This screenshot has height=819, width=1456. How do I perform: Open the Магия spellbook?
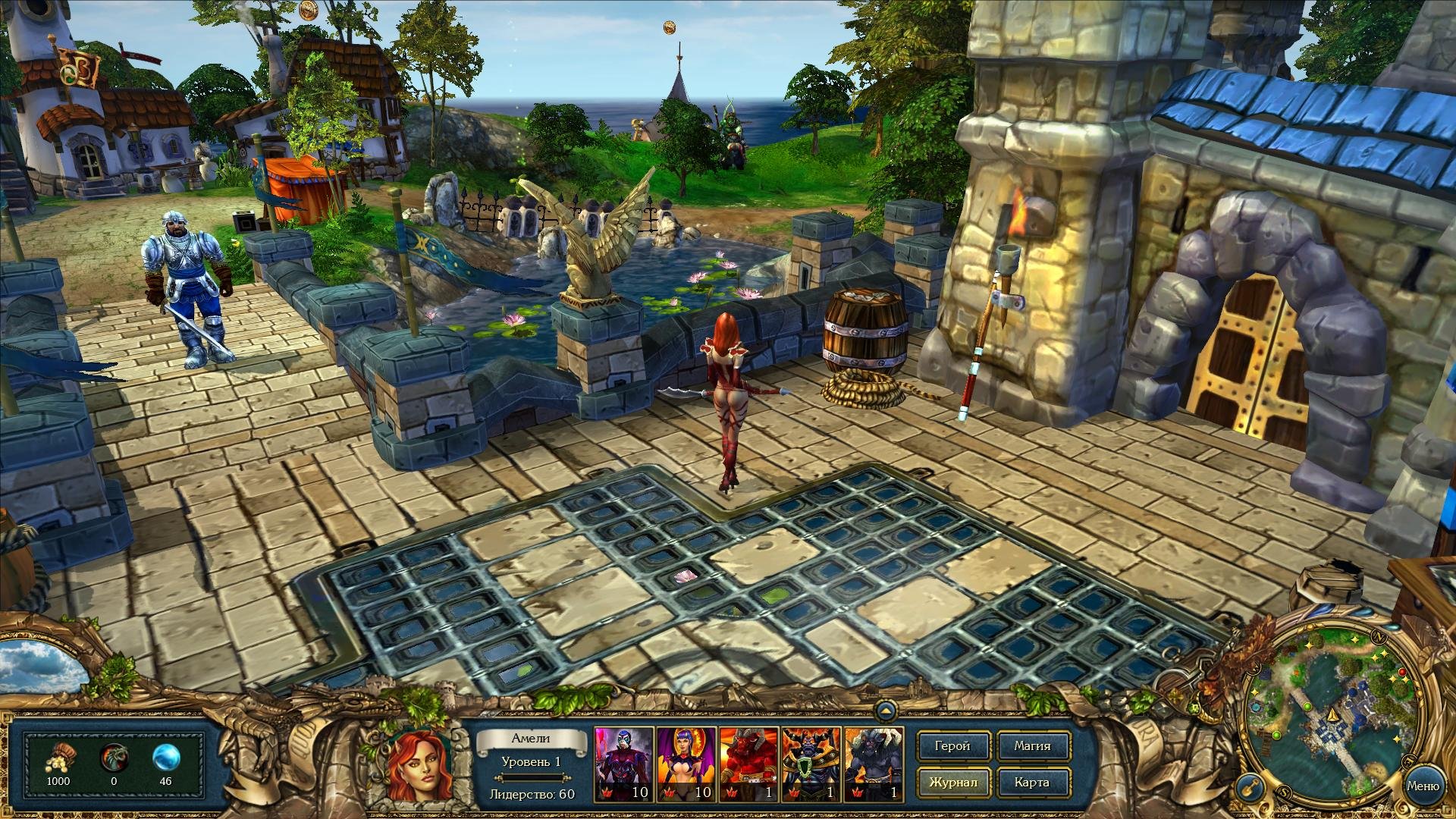(x=1032, y=746)
